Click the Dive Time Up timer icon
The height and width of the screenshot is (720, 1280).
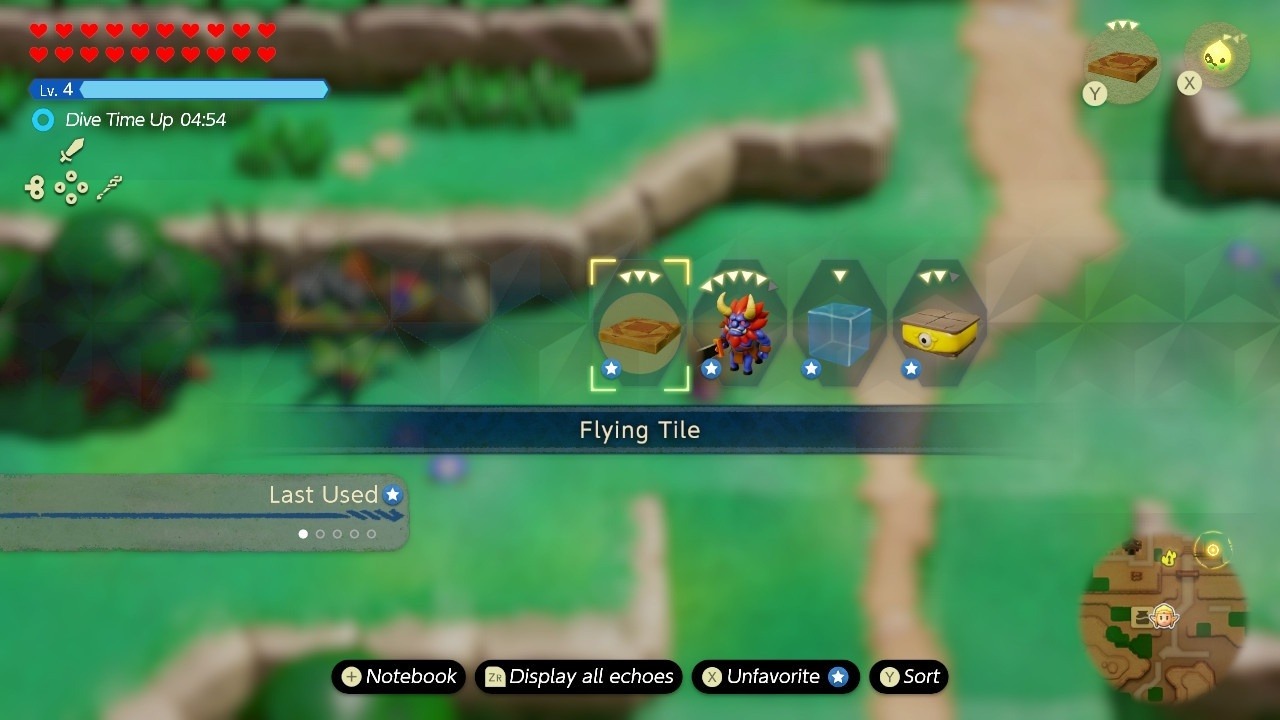[42, 120]
